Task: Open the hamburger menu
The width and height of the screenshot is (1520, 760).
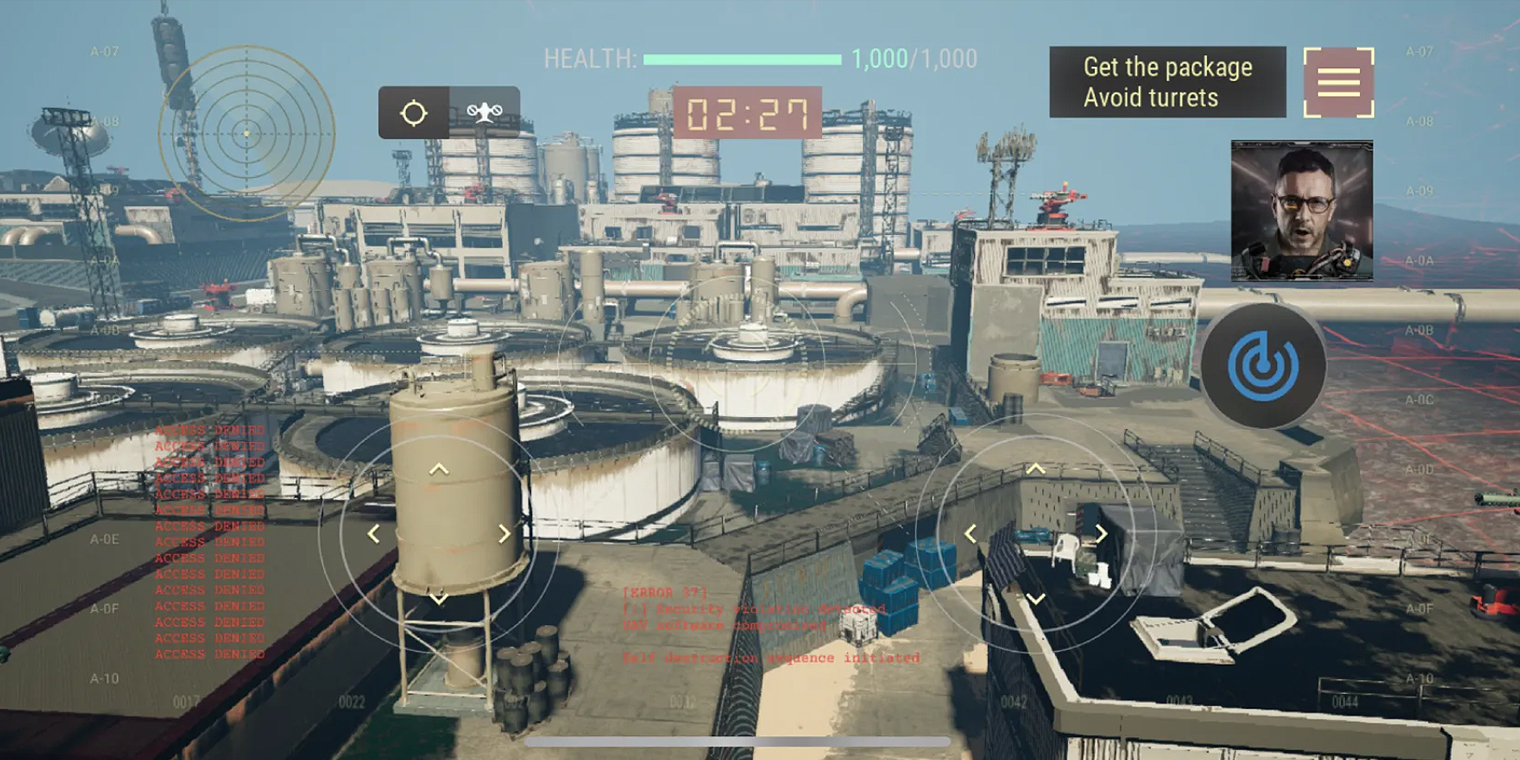Action: click(x=1338, y=82)
